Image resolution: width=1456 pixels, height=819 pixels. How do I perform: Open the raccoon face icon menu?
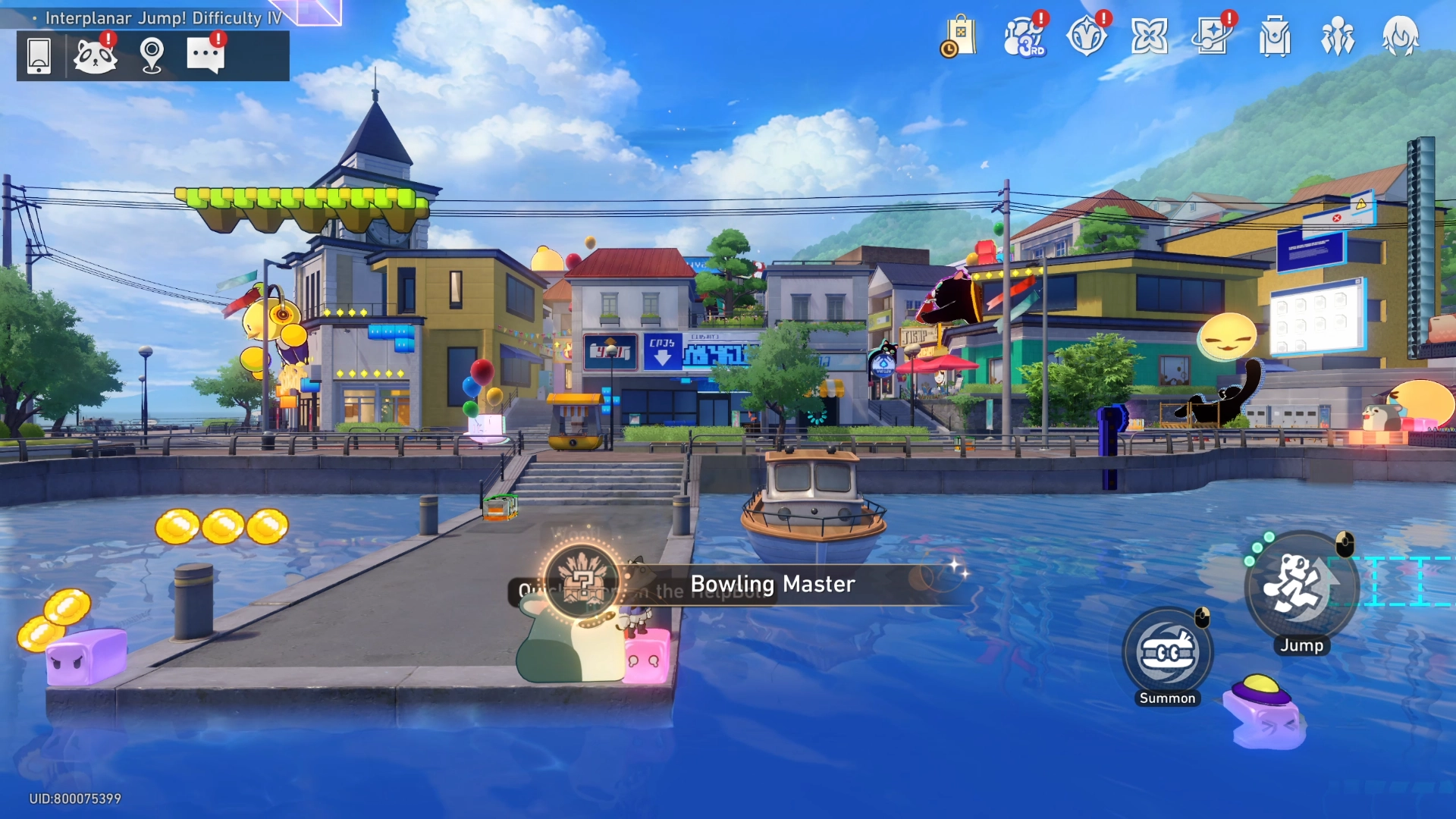point(95,55)
